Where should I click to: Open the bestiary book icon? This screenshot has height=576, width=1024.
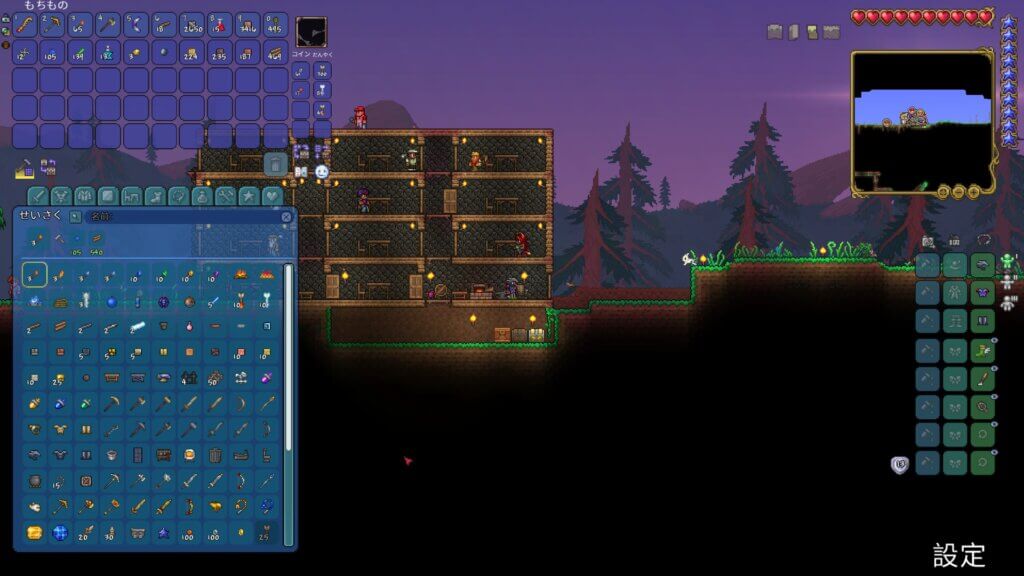pyautogui.click(x=301, y=172)
